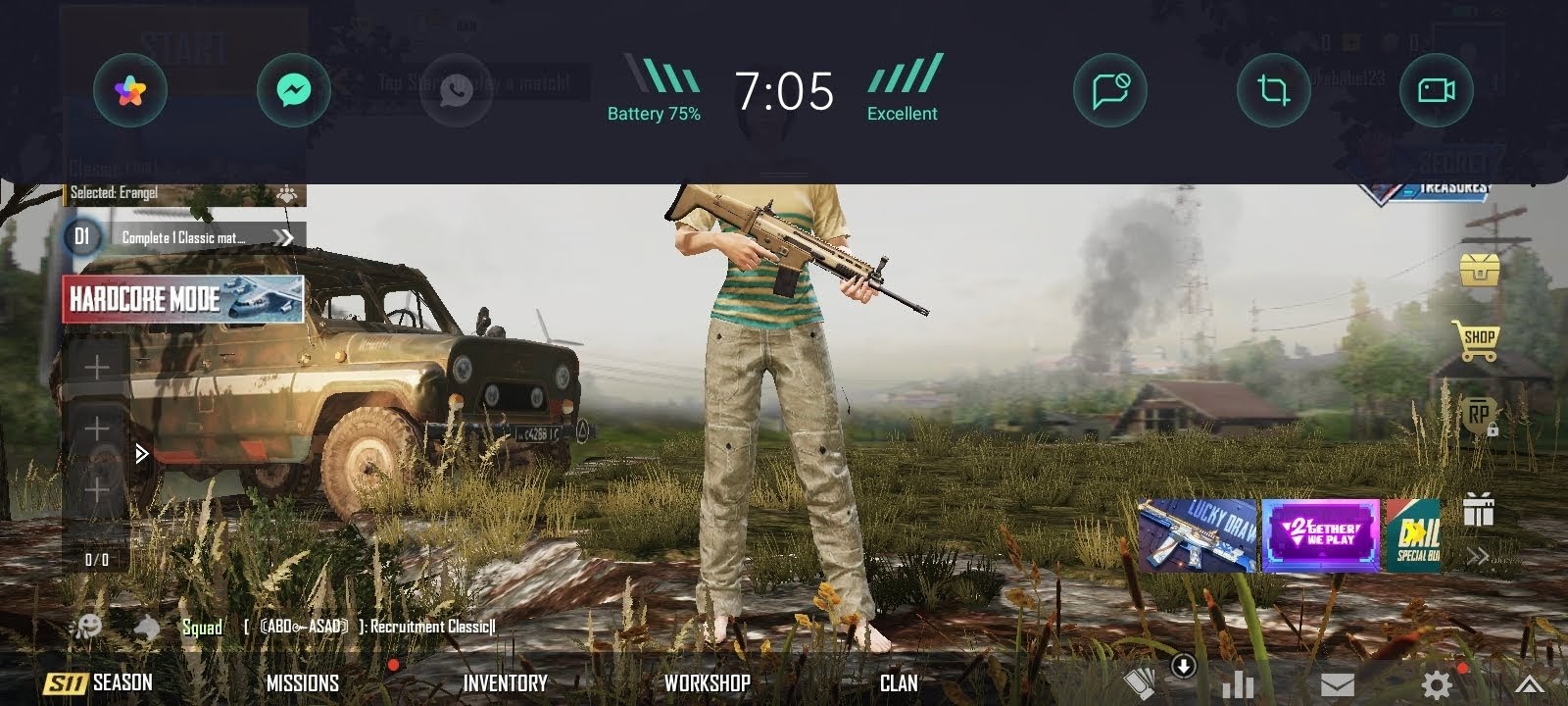
Task: Open the Missions menu
Action: (x=303, y=682)
